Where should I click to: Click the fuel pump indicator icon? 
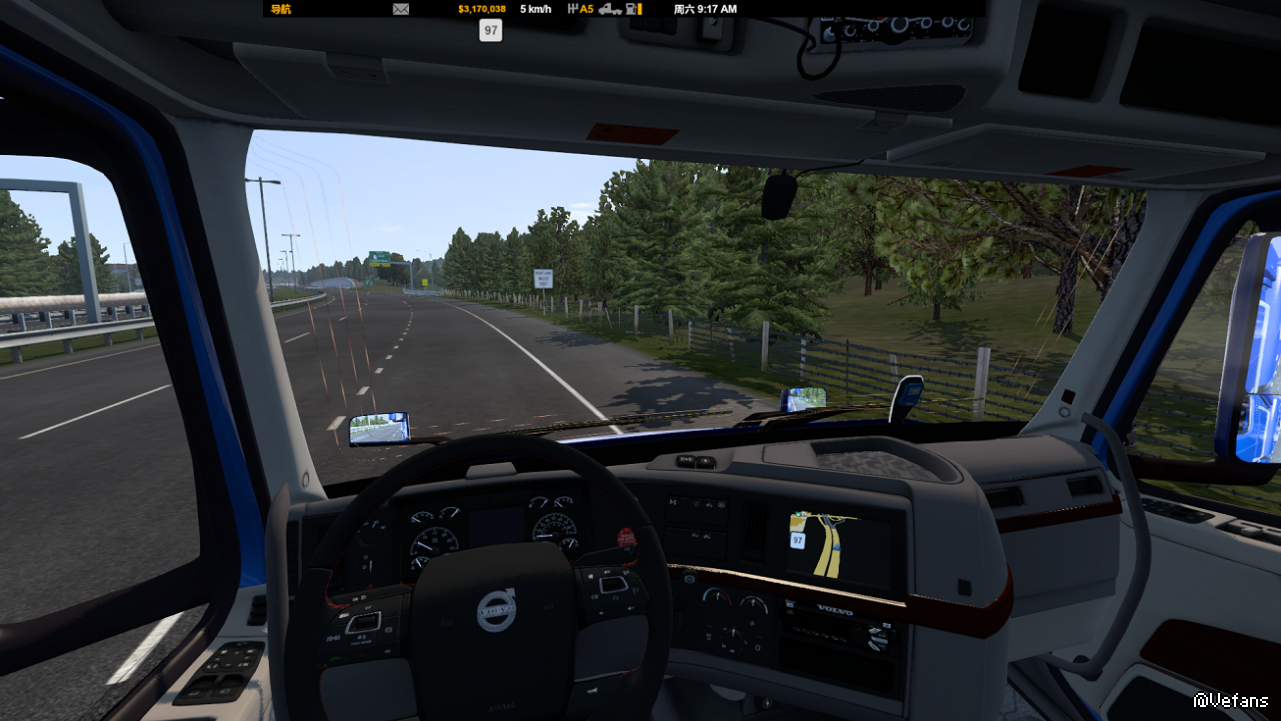(633, 9)
